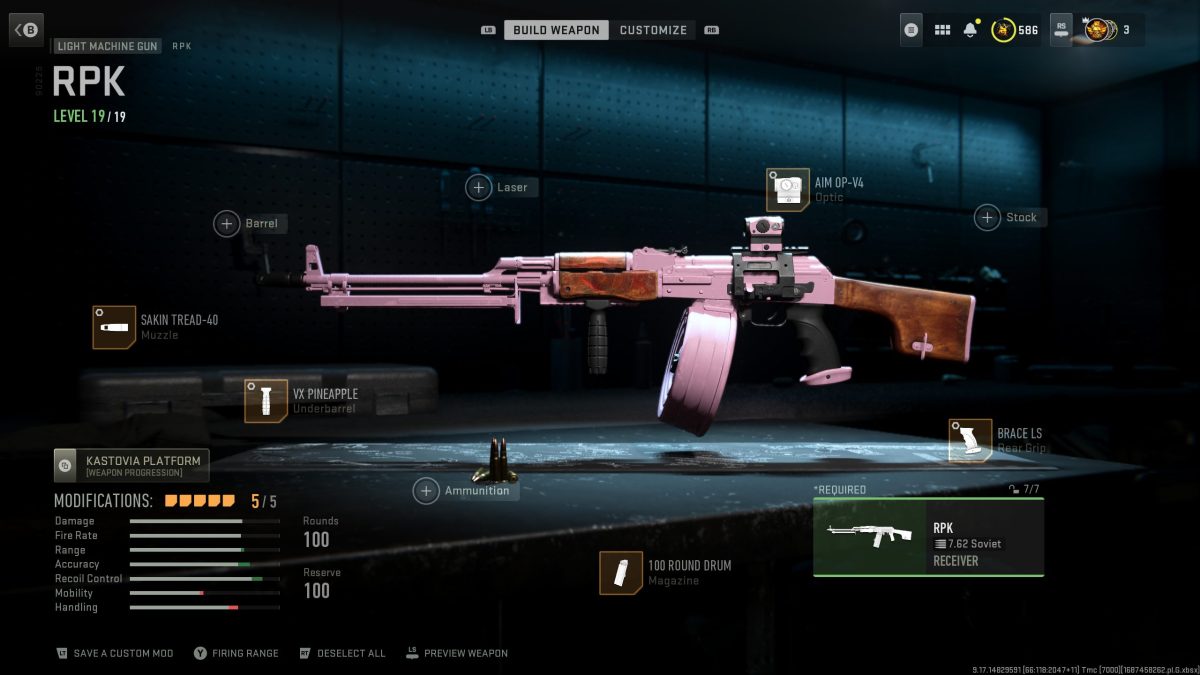Switch to the Customize tab
Image resolution: width=1200 pixels, height=675 pixels.
(x=653, y=30)
